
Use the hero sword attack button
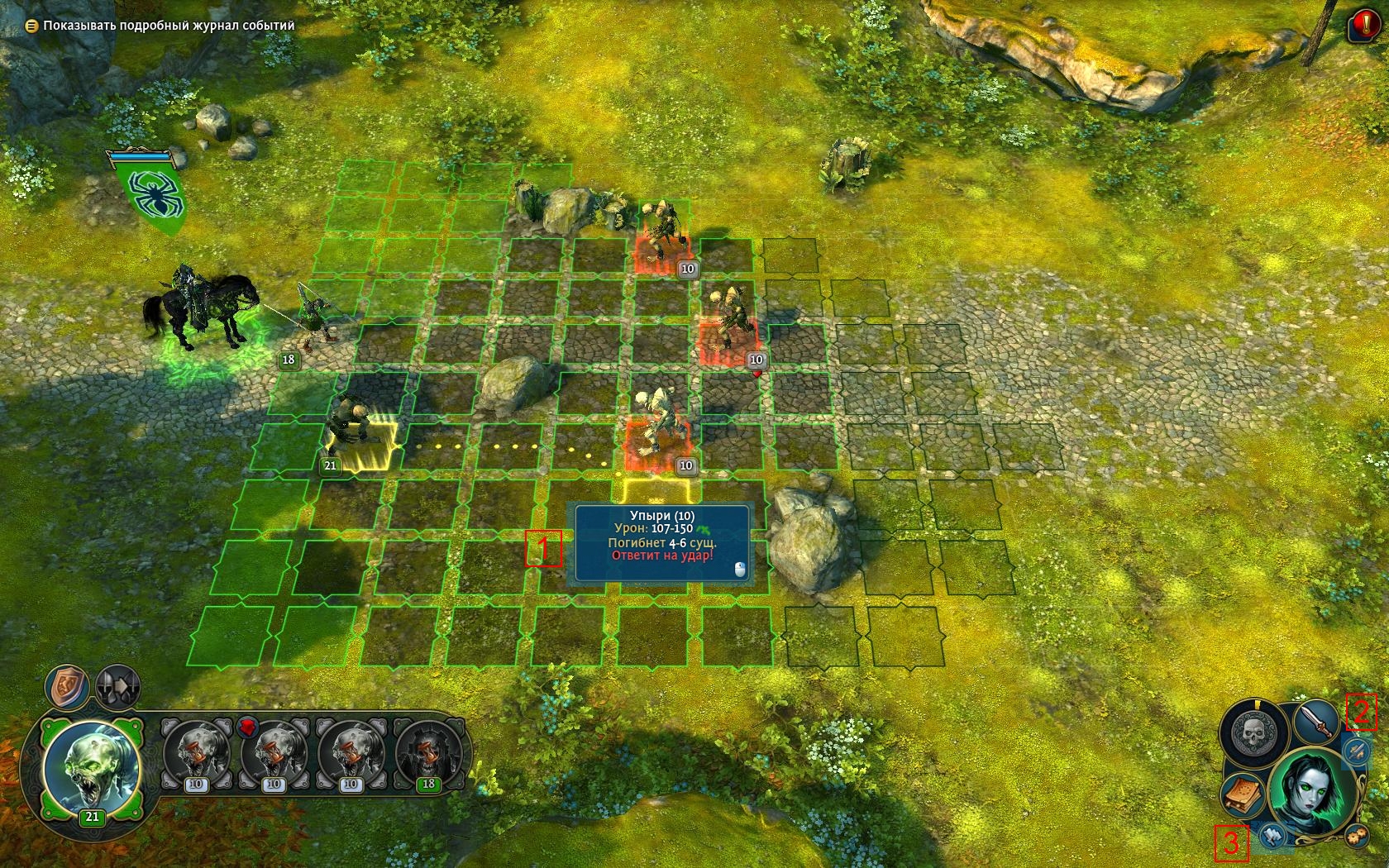tap(1315, 722)
